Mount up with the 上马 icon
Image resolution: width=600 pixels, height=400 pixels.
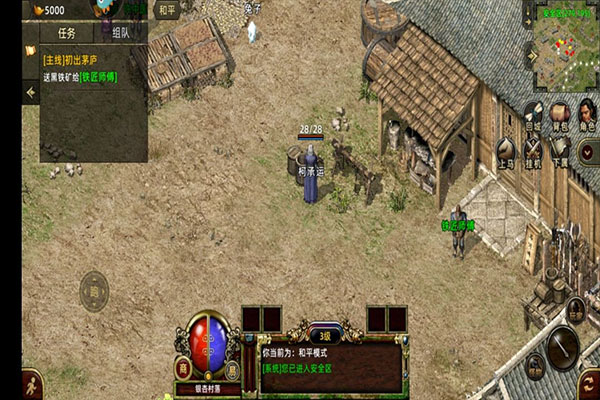coord(506,151)
